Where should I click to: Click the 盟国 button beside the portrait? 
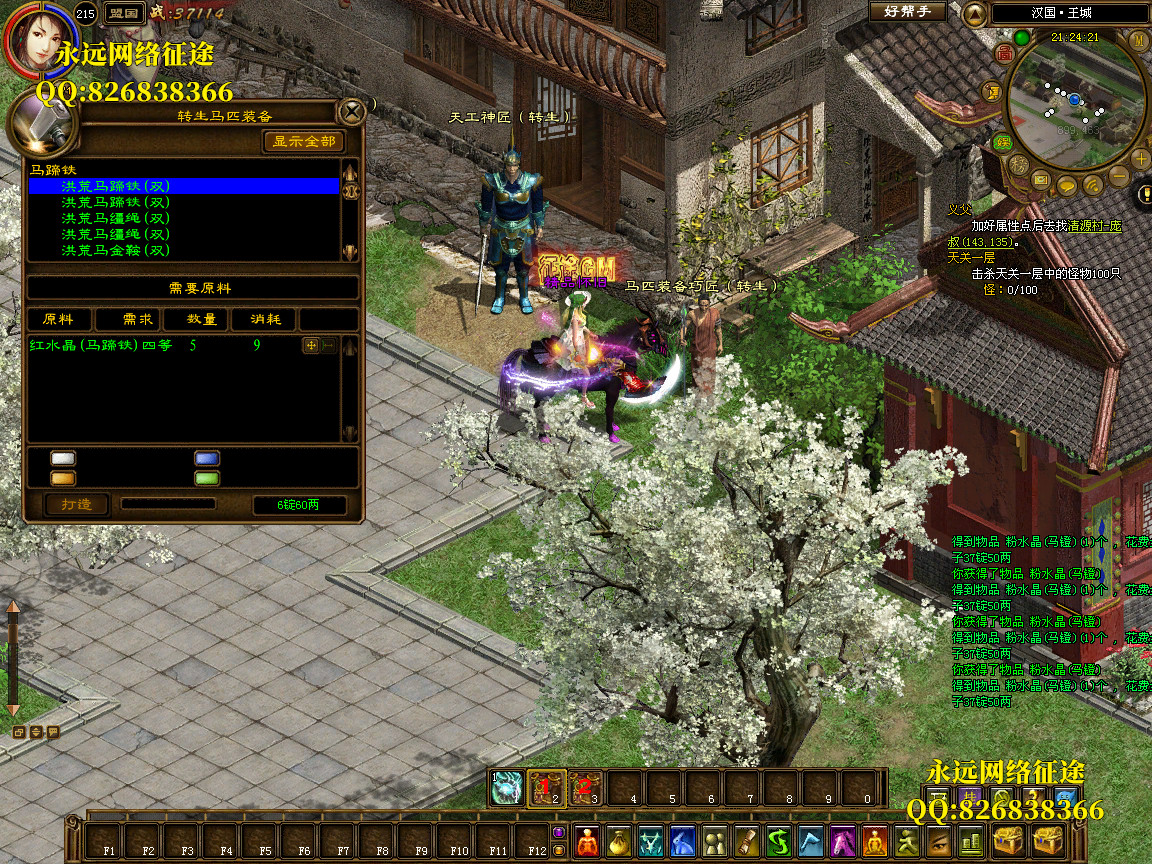(124, 12)
